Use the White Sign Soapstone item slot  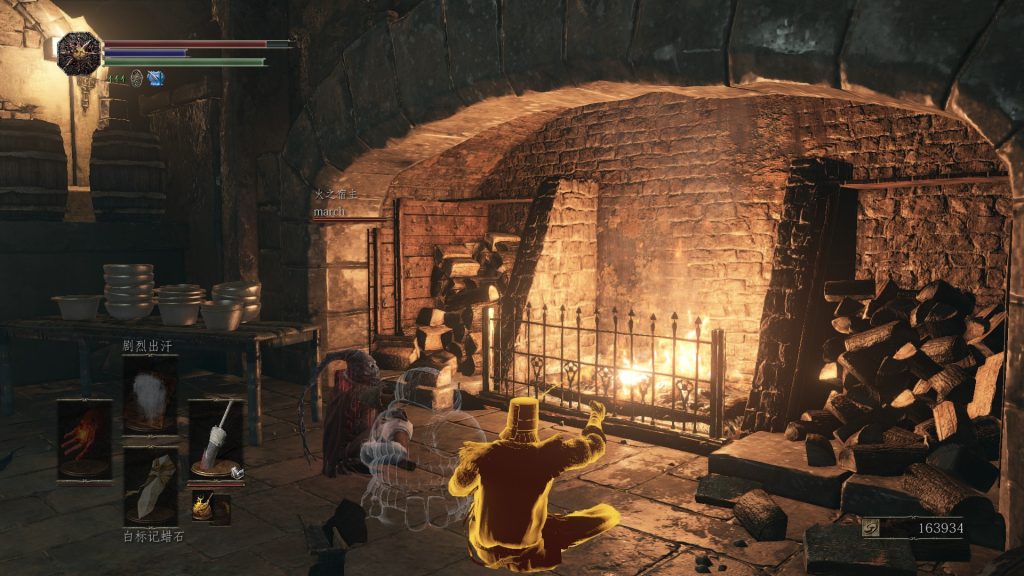click(x=150, y=486)
